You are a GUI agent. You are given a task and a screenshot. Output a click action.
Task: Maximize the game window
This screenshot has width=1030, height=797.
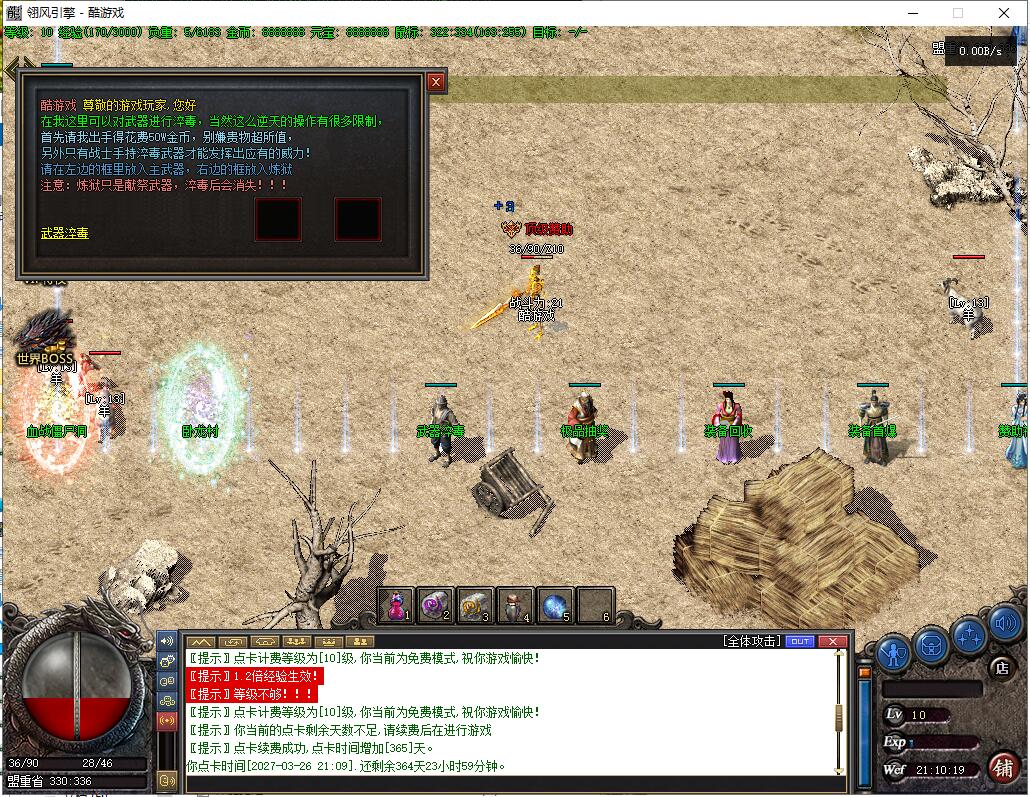tap(957, 13)
